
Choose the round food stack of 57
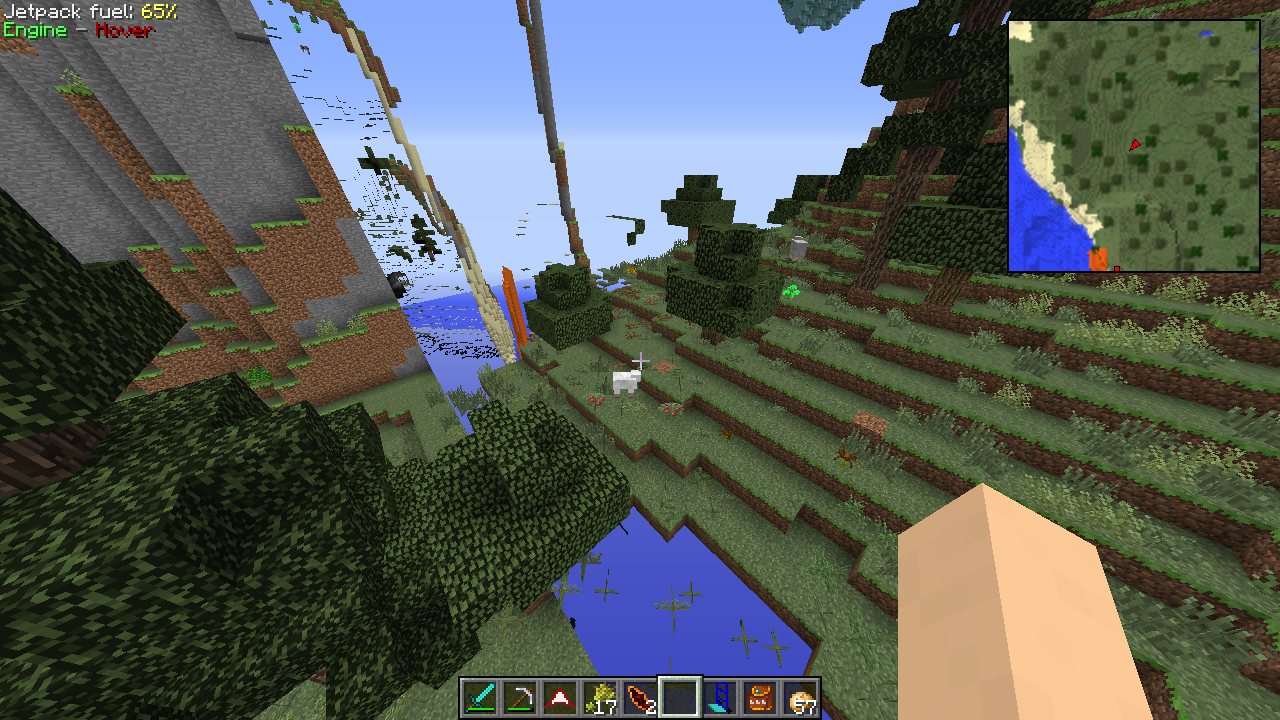[800, 697]
